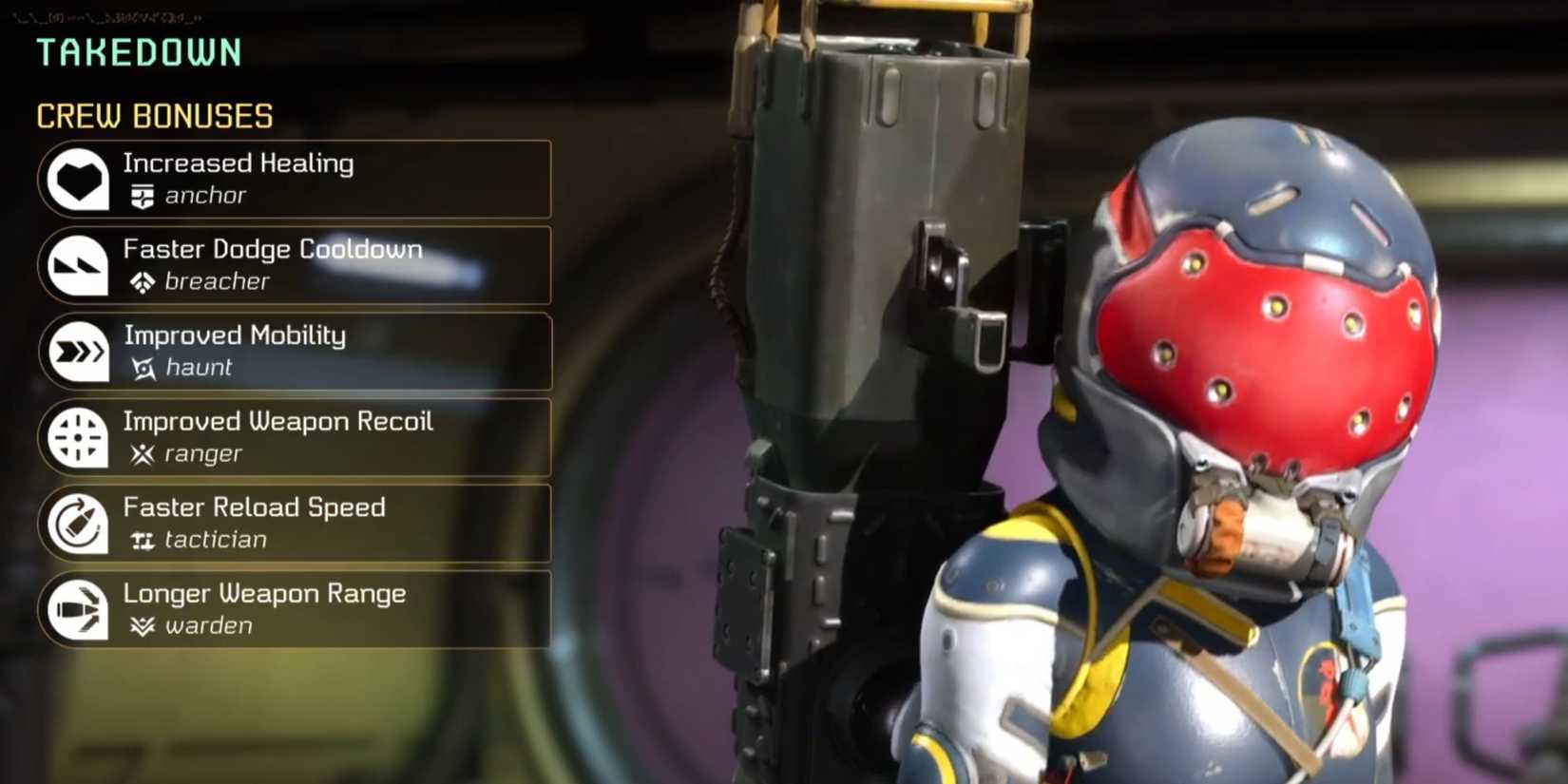This screenshot has width=1568, height=784.
Task: Click the warden double-chevron icon under Longer Weapon Range
Action: pos(143,626)
